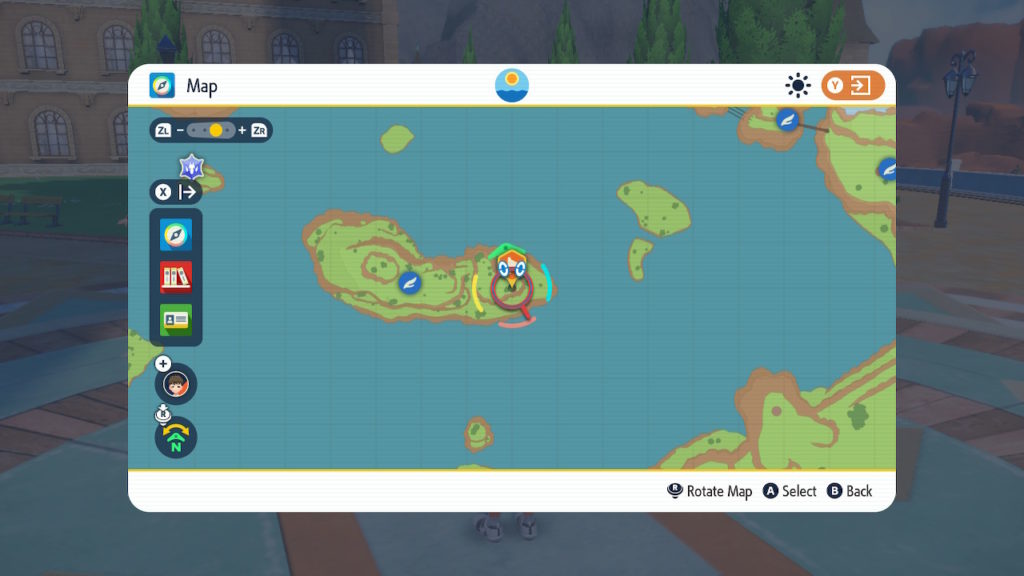This screenshot has height=576, width=1024.
Task: Open the Pokédex red books icon
Action: [x=176, y=277]
